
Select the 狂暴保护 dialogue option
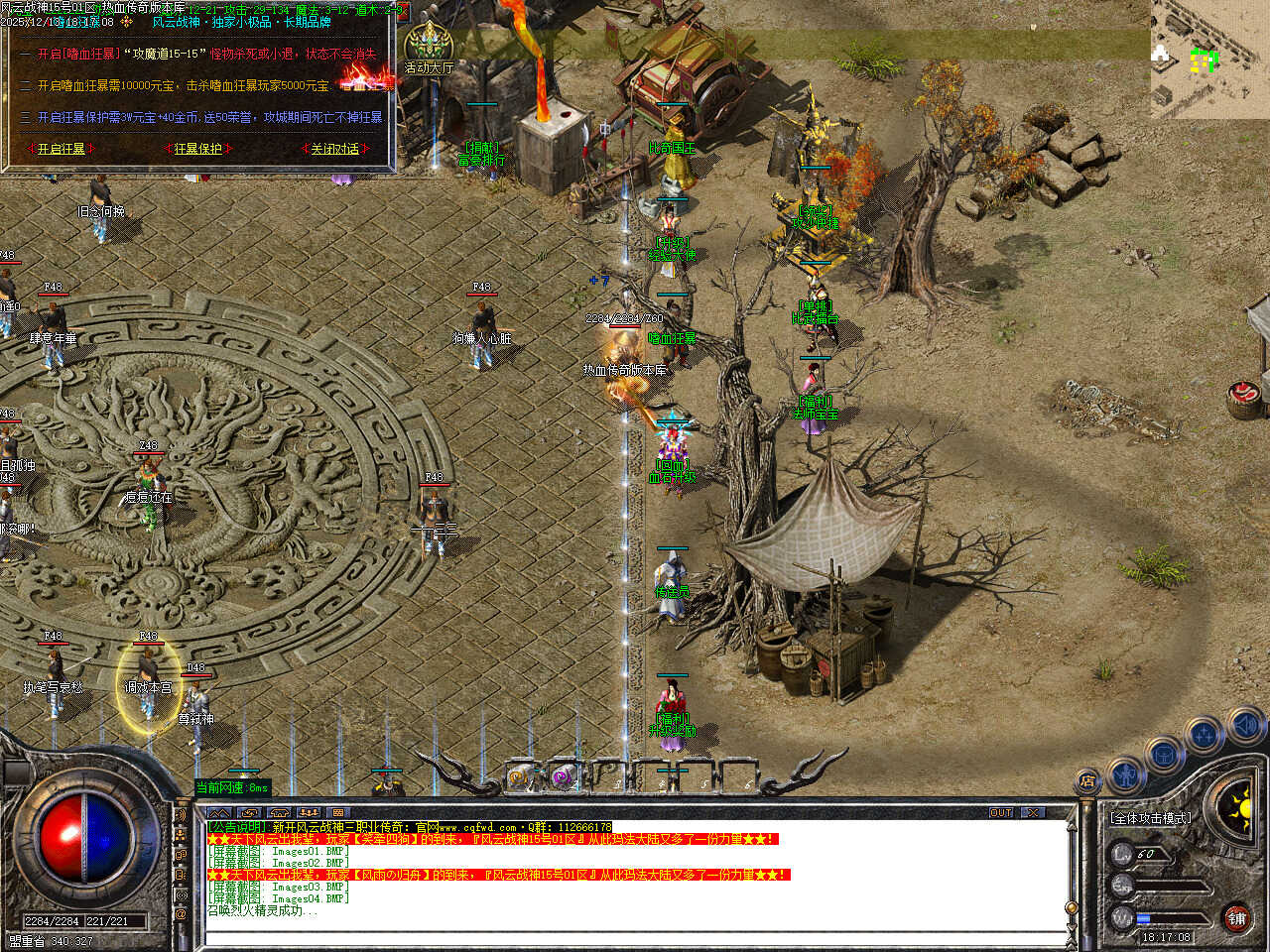[197, 149]
